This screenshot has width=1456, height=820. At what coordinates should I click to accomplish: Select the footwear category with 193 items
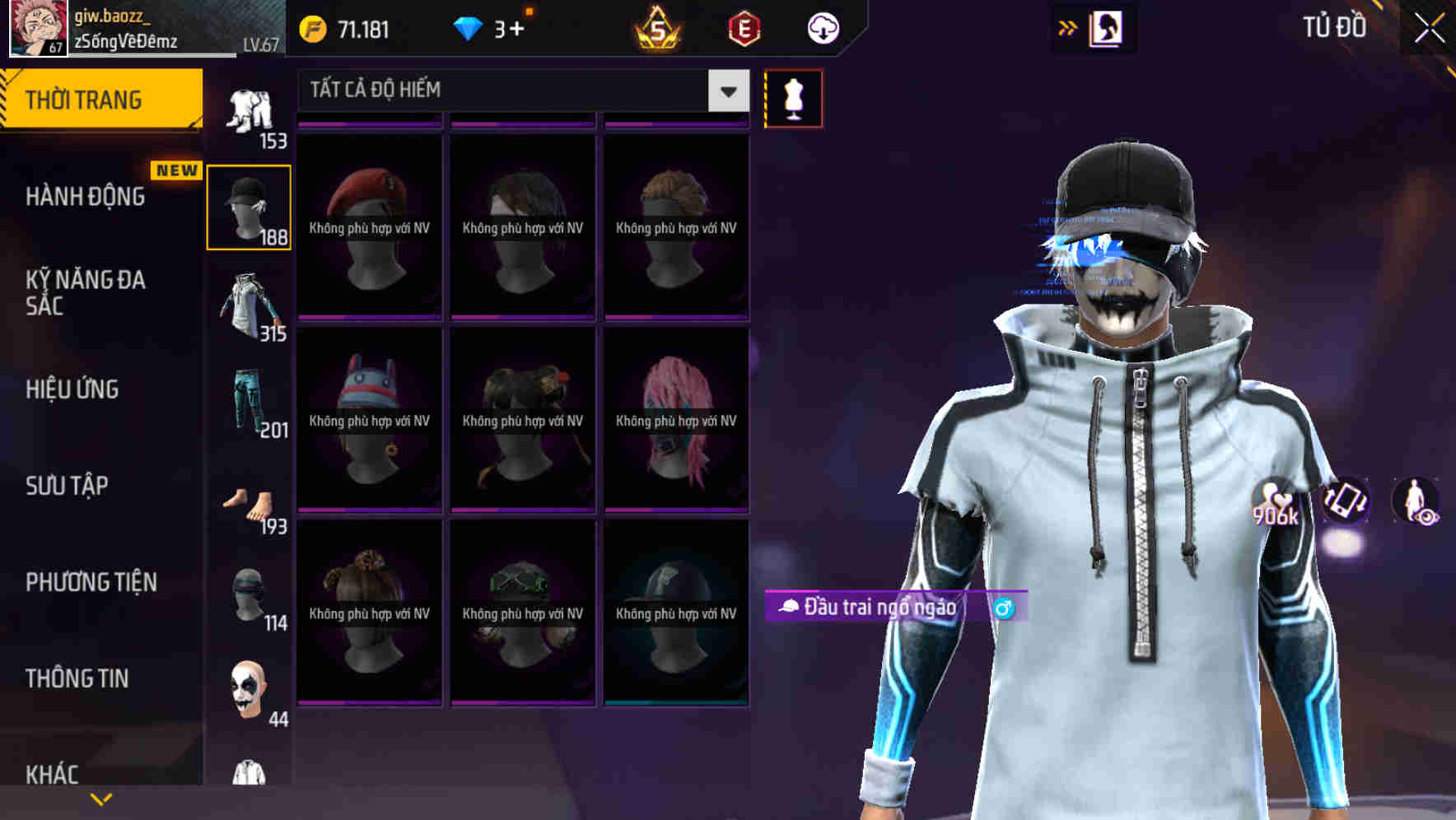point(250,502)
